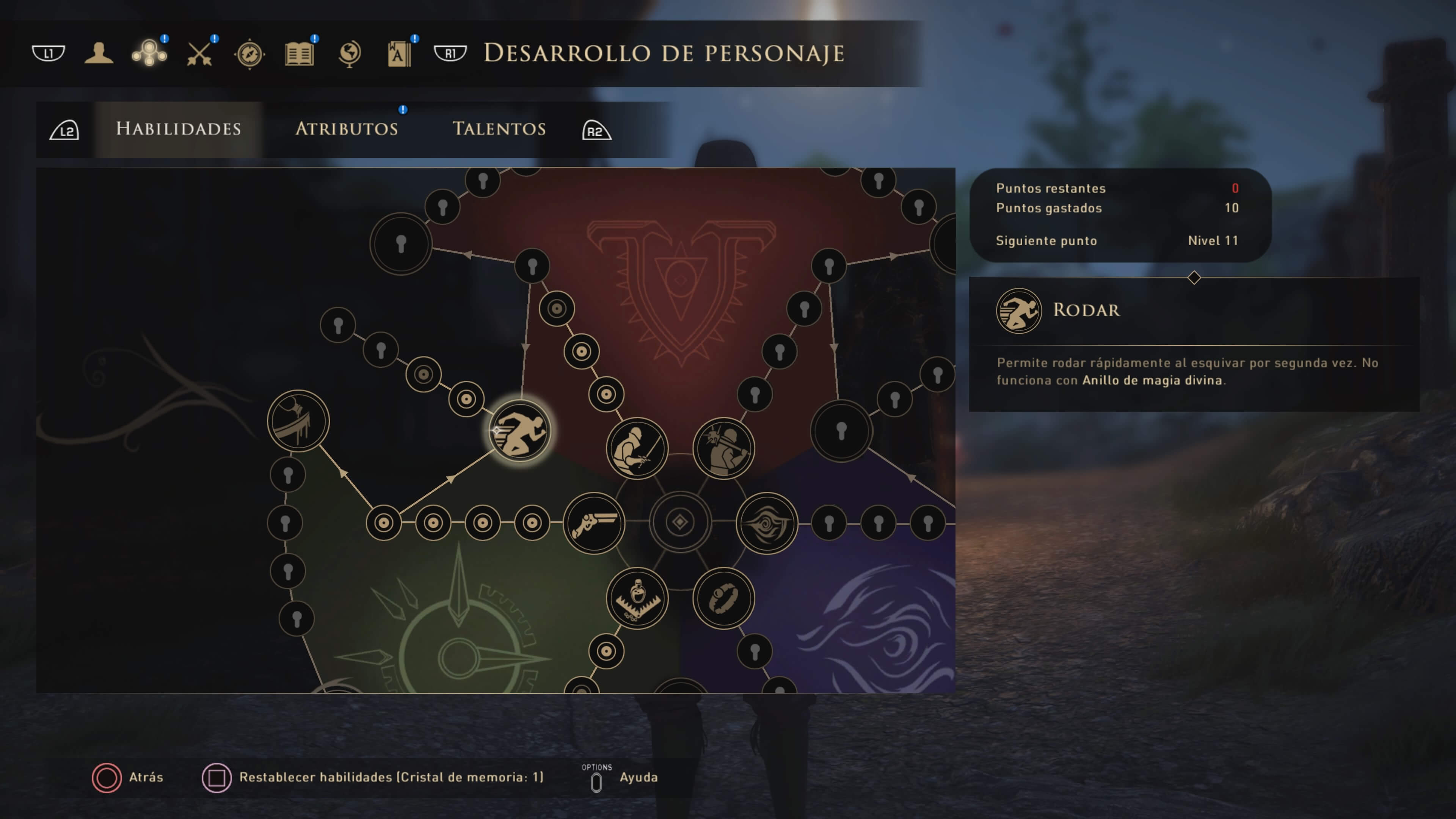Screen dimensions: 1456x819
Task: Select the flintlock pistol skill node
Action: pyautogui.click(x=594, y=523)
